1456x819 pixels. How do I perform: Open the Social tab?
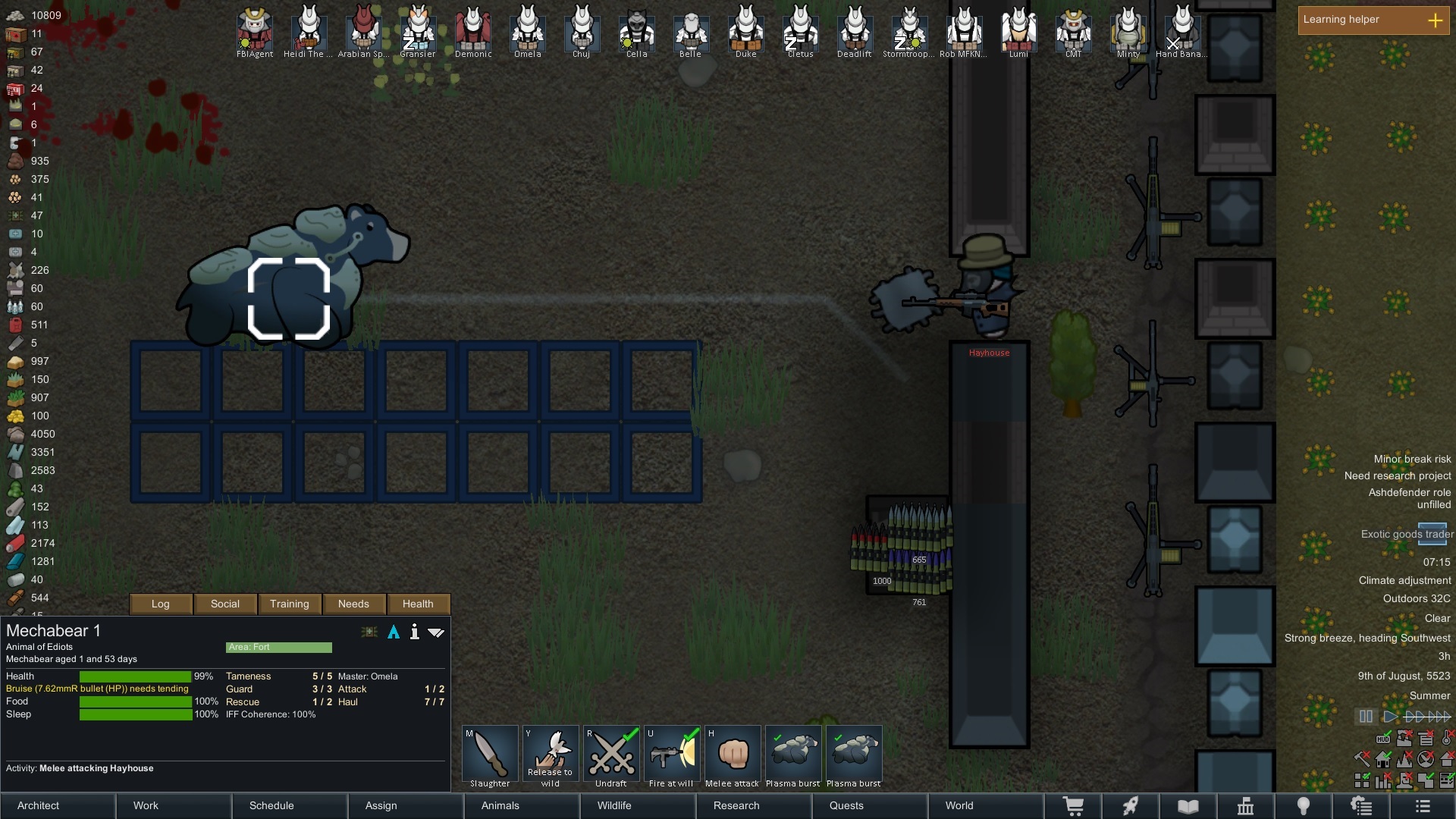(225, 604)
